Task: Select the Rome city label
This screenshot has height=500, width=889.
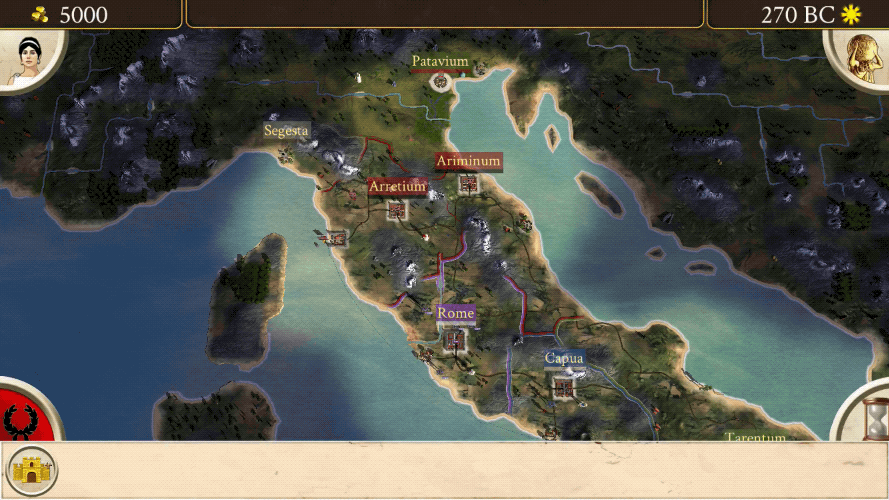Action: [x=455, y=313]
